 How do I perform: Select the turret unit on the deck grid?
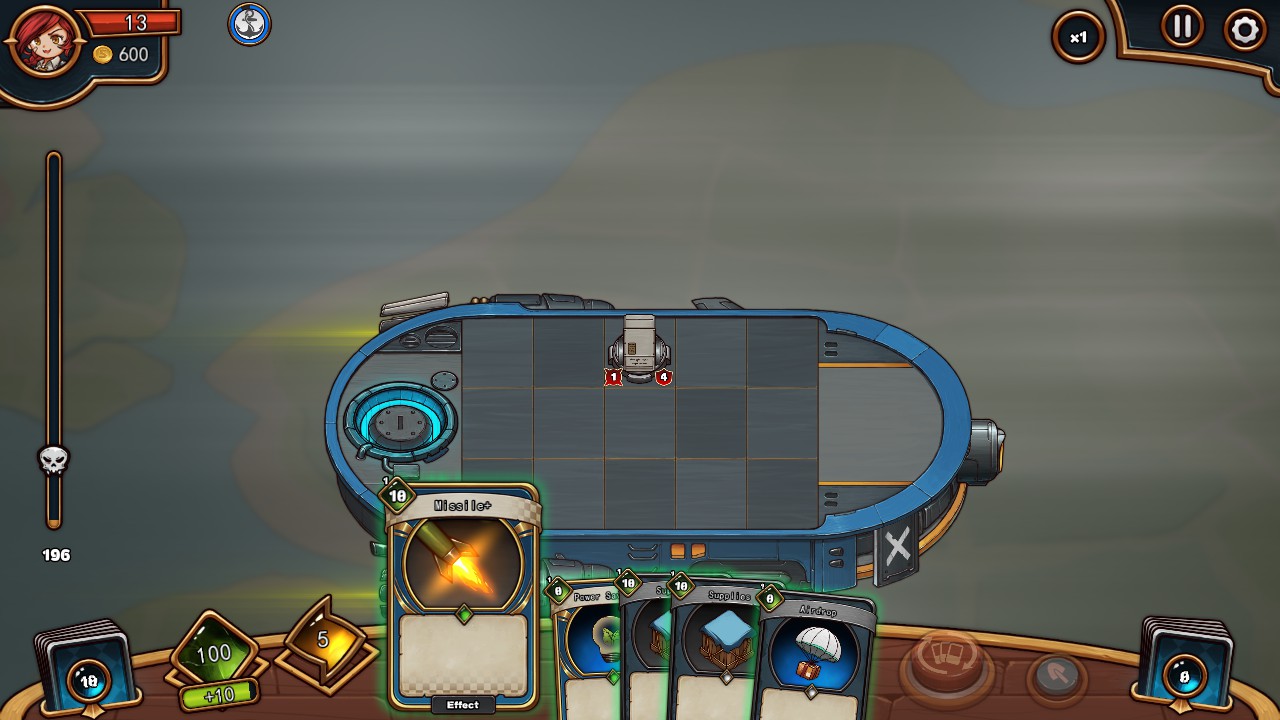tap(639, 349)
